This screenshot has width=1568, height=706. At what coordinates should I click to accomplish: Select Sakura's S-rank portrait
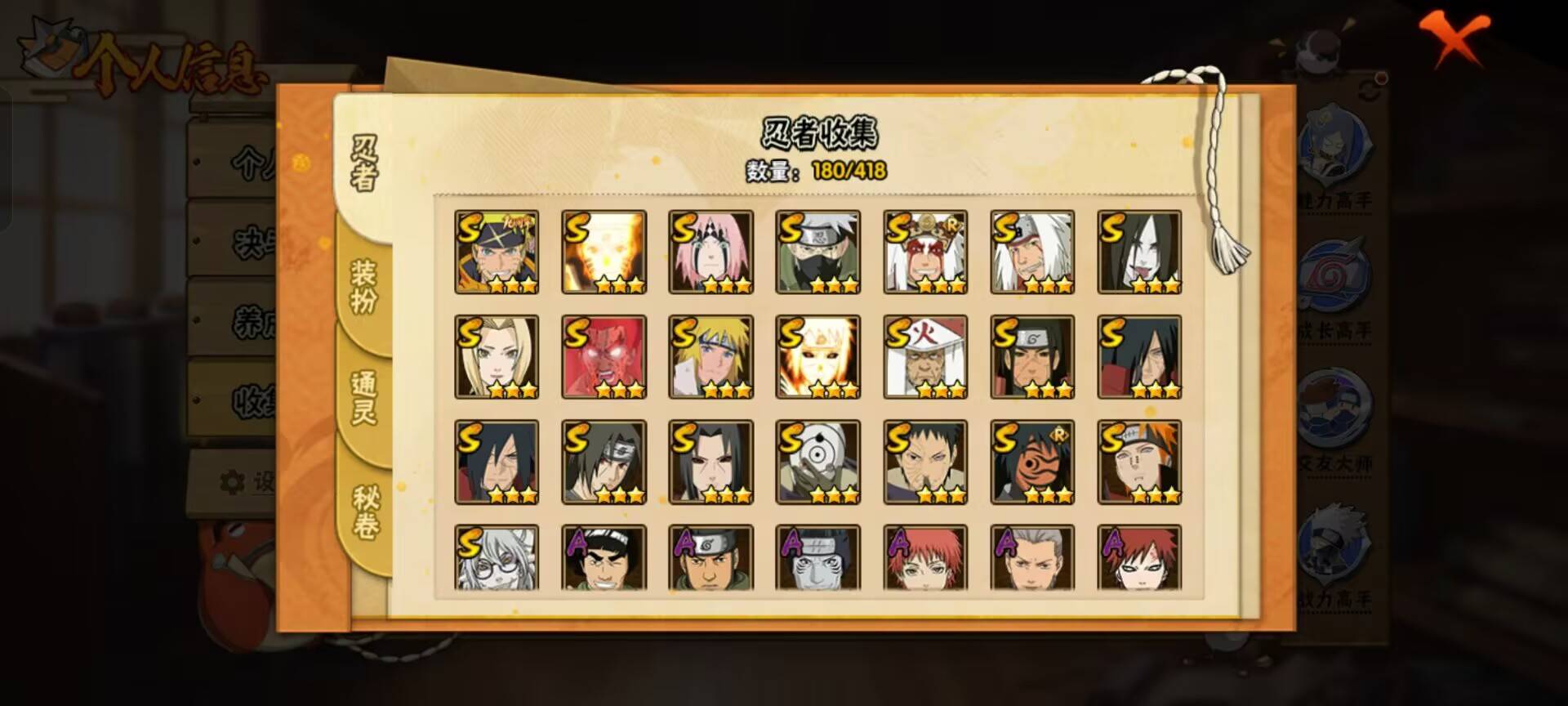[710, 251]
